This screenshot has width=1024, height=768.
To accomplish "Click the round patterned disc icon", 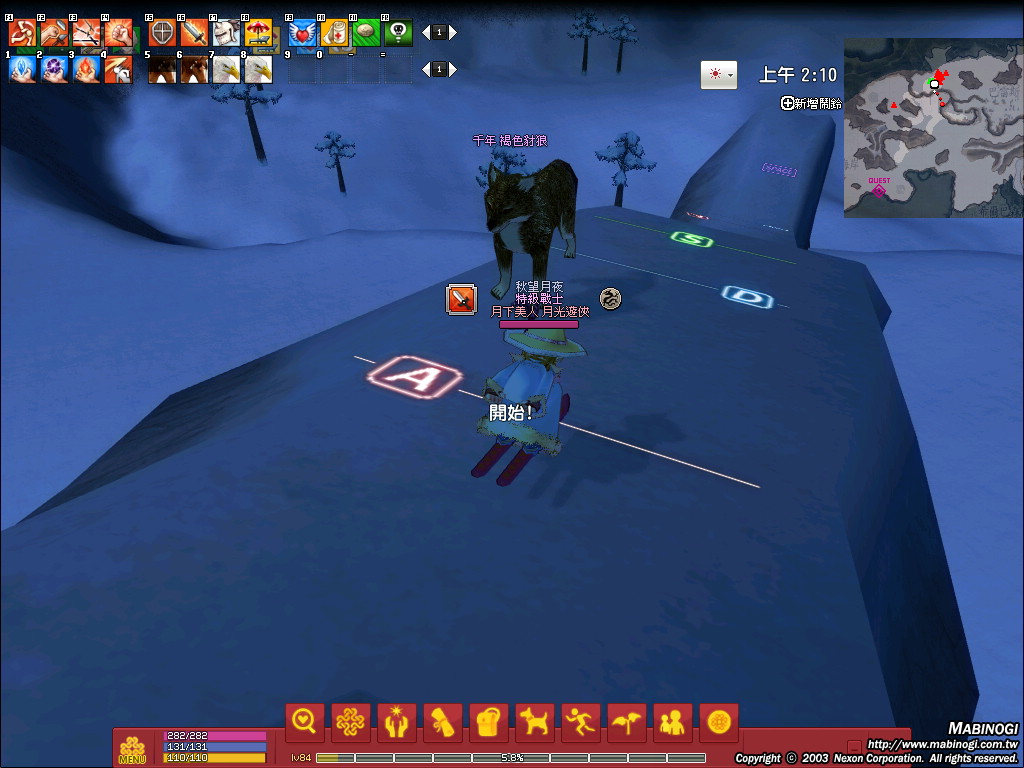I will point(718,721).
